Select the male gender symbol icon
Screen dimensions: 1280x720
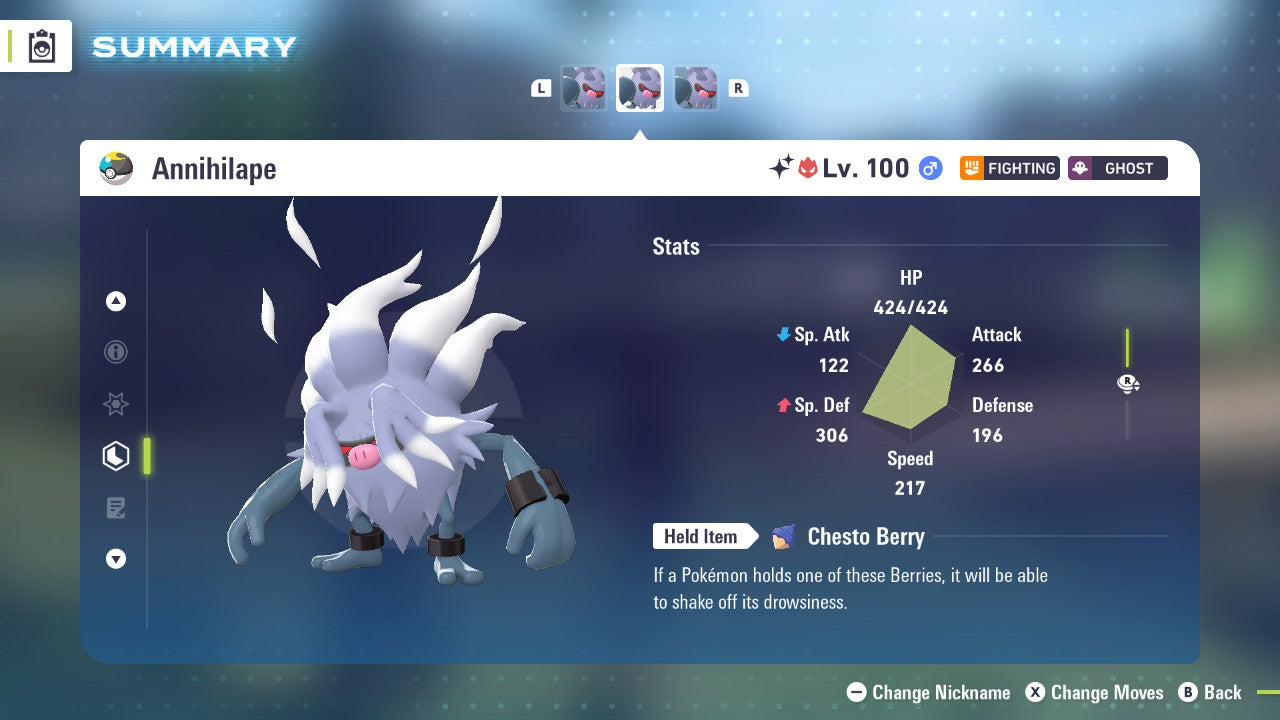[930, 168]
